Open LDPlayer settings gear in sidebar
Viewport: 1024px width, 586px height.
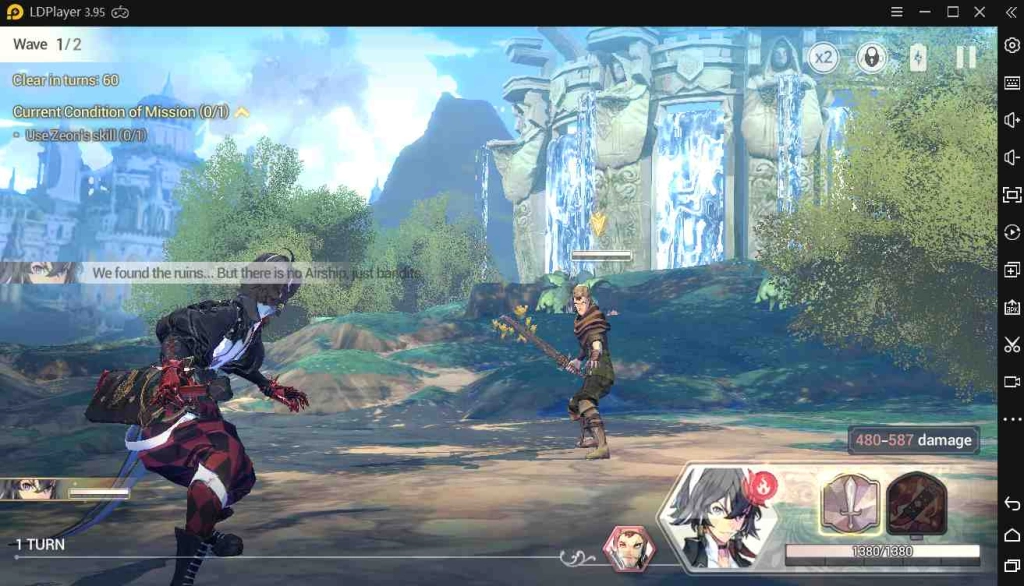pos(1012,45)
